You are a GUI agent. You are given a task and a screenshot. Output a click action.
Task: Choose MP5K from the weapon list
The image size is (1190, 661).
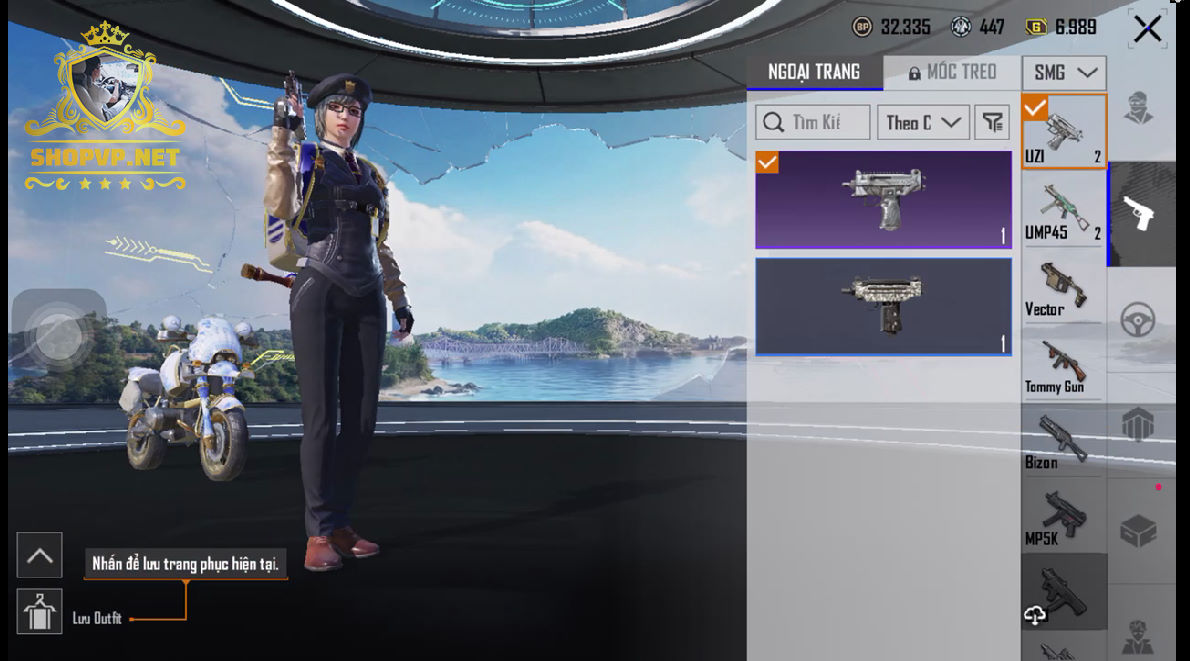tap(1063, 516)
